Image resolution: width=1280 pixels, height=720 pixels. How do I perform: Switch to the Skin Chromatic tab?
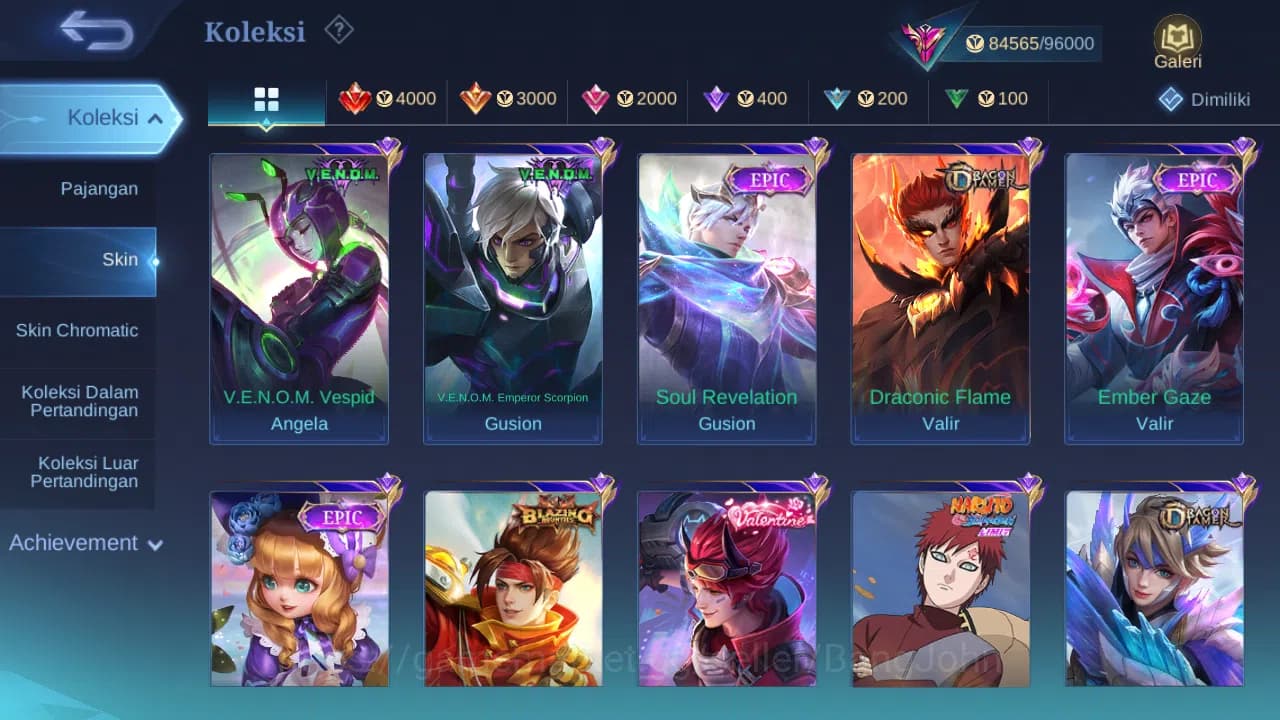click(x=79, y=330)
